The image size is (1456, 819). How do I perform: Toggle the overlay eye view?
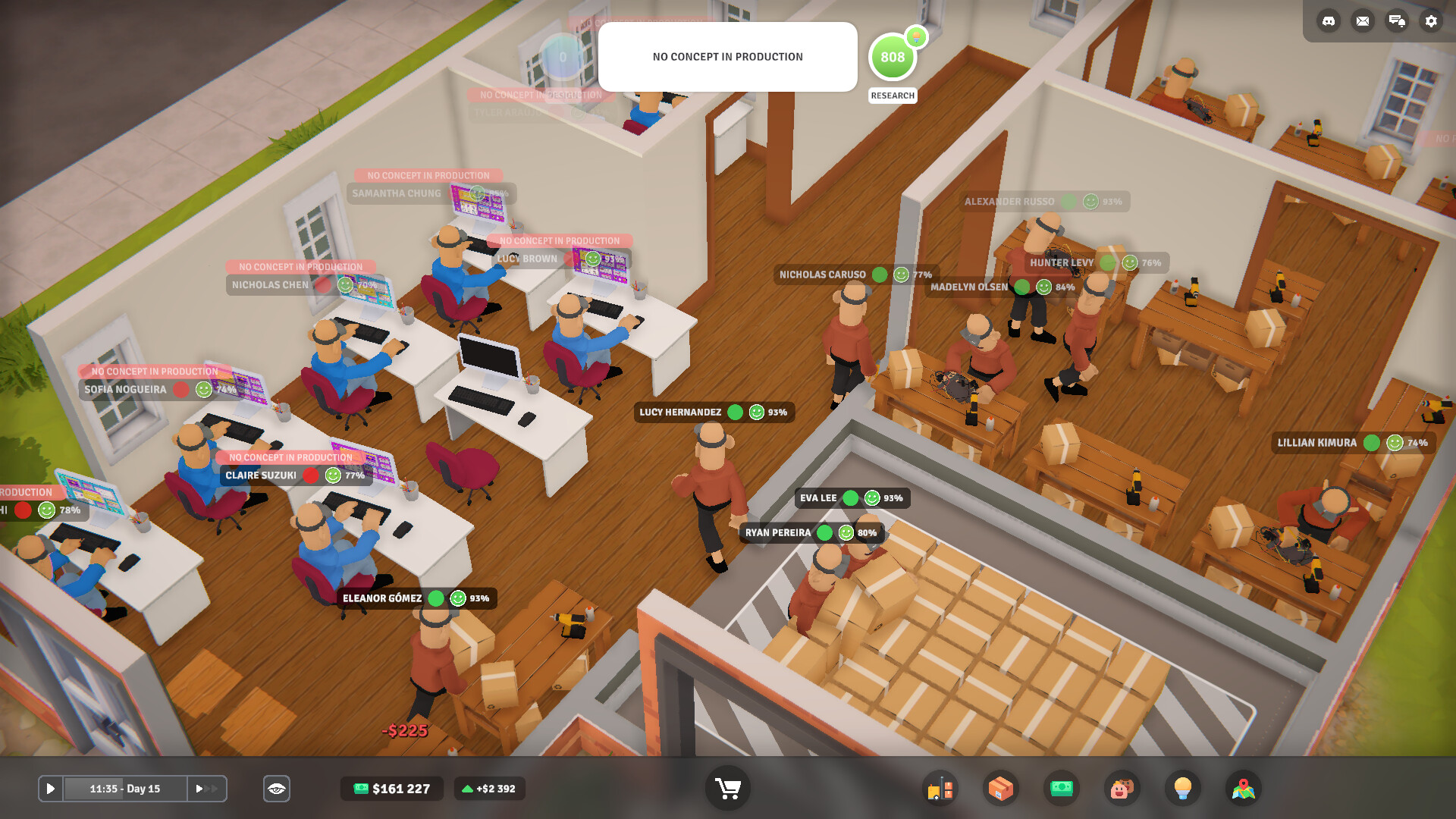(x=277, y=789)
